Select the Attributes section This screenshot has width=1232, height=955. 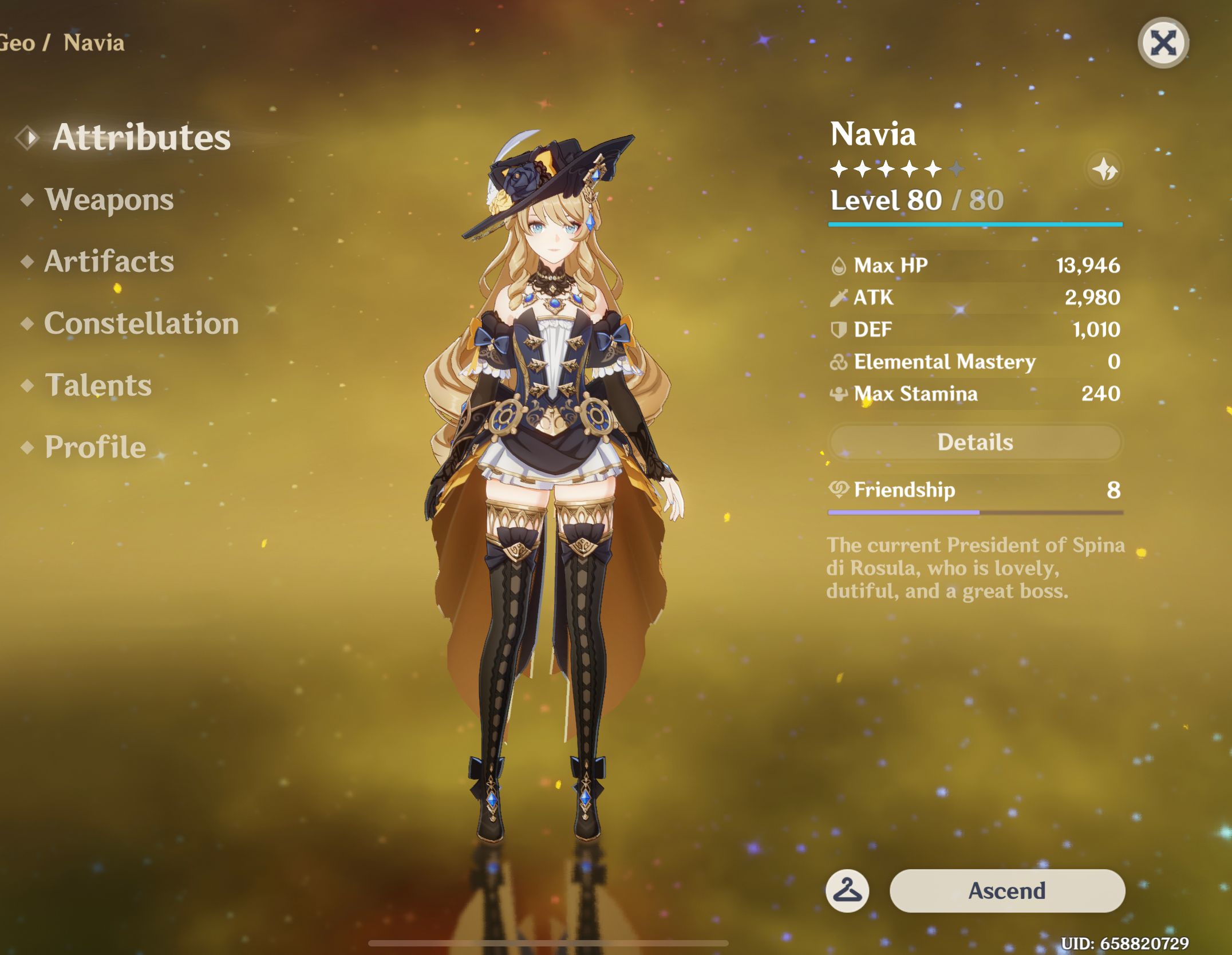140,137
